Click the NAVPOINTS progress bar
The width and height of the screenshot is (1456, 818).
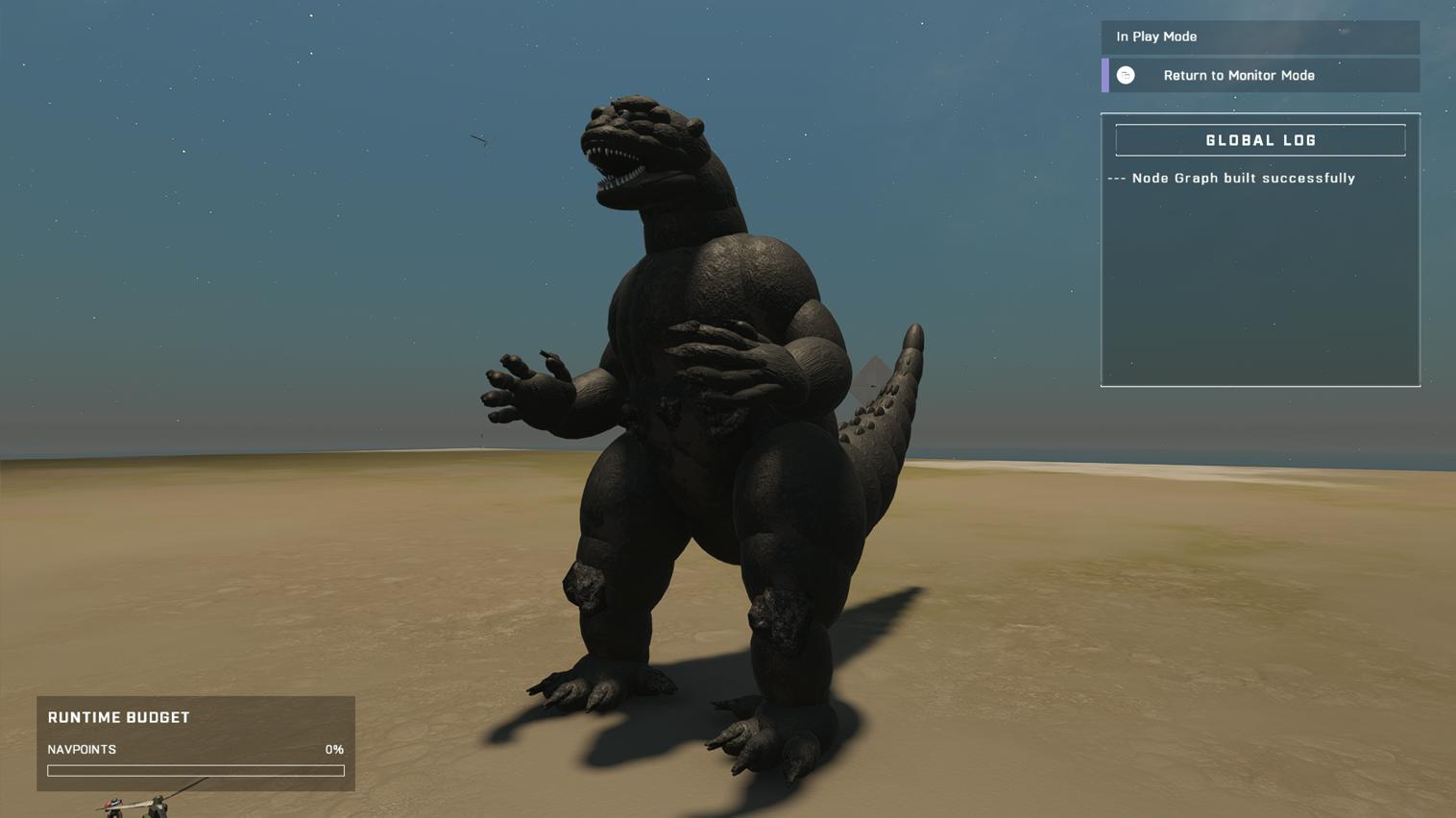click(194, 769)
